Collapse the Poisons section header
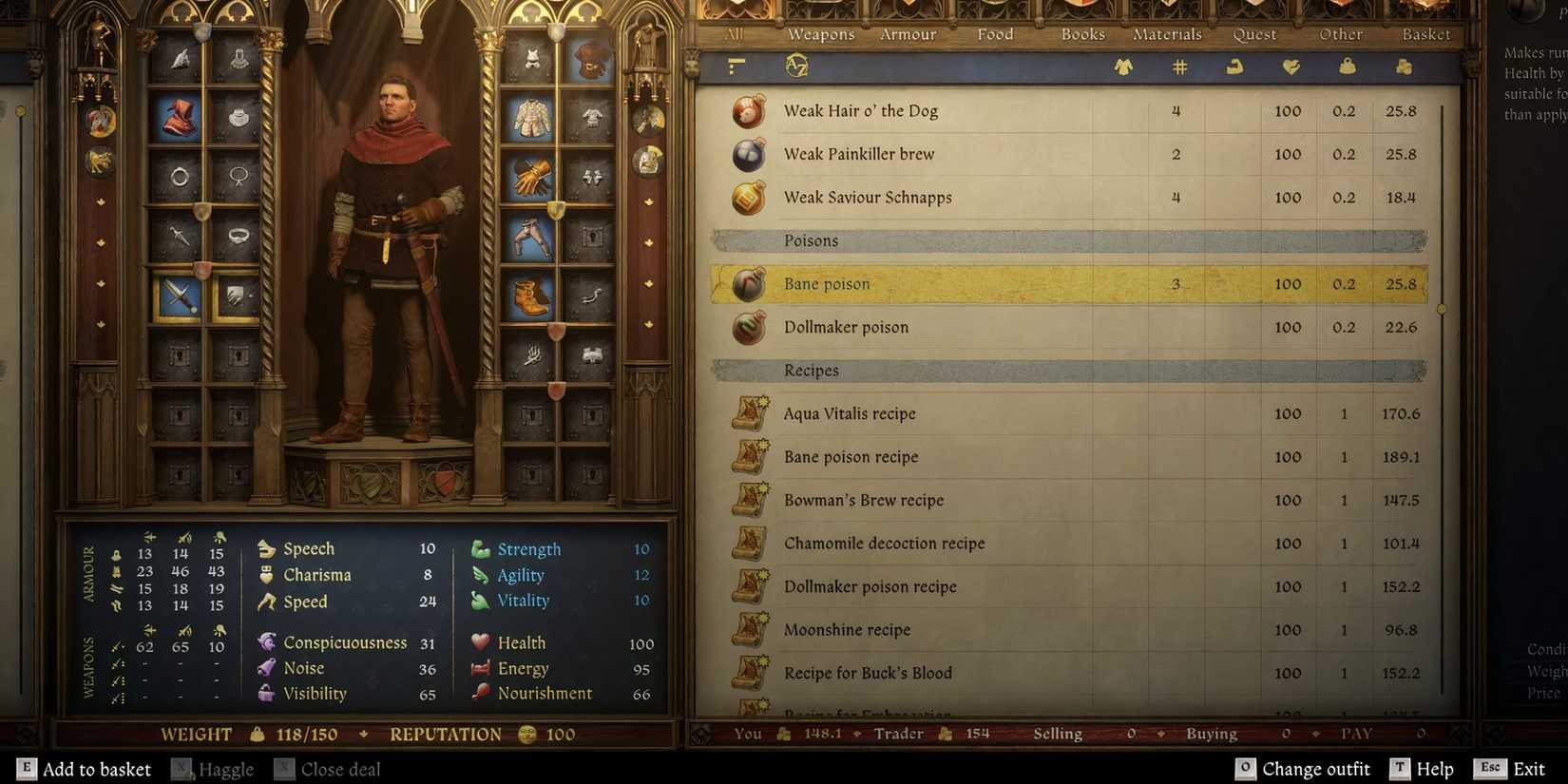Viewport: 1568px width, 784px height. [811, 240]
